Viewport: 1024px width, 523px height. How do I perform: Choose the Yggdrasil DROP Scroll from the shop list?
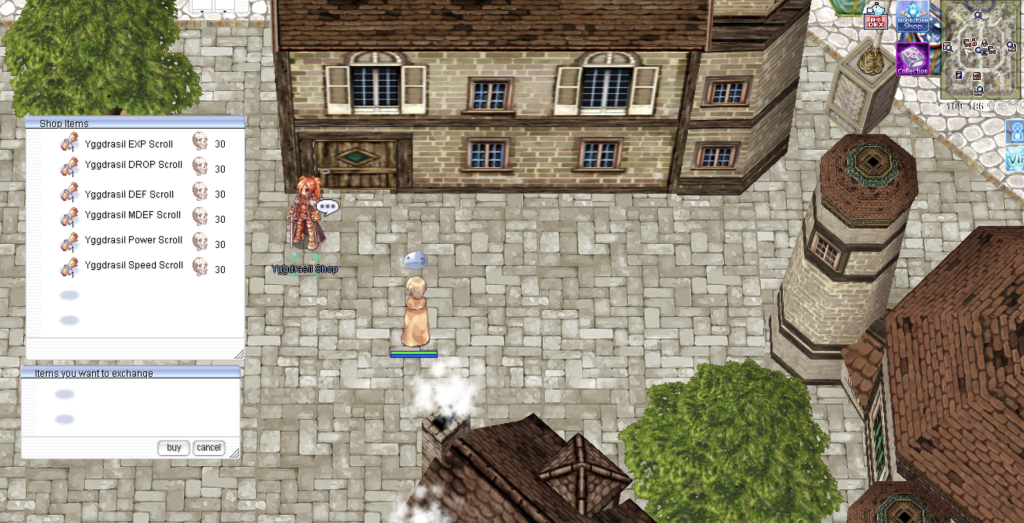click(x=133, y=165)
